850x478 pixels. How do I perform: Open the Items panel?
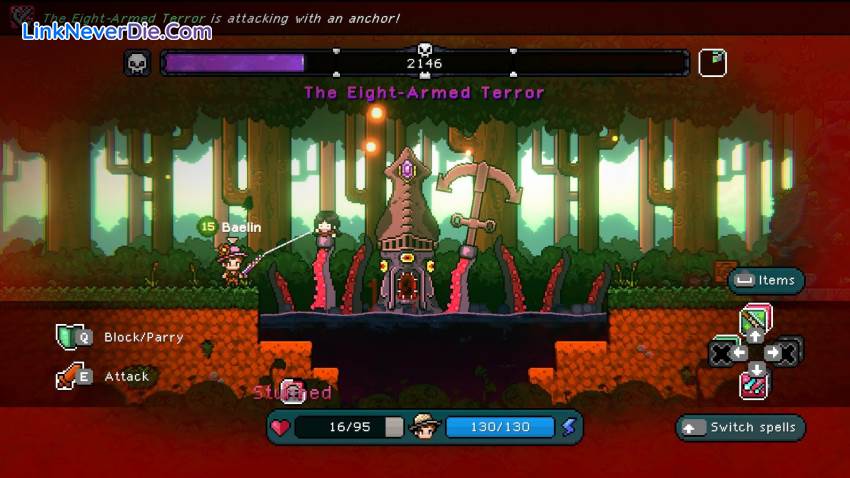[x=766, y=281]
